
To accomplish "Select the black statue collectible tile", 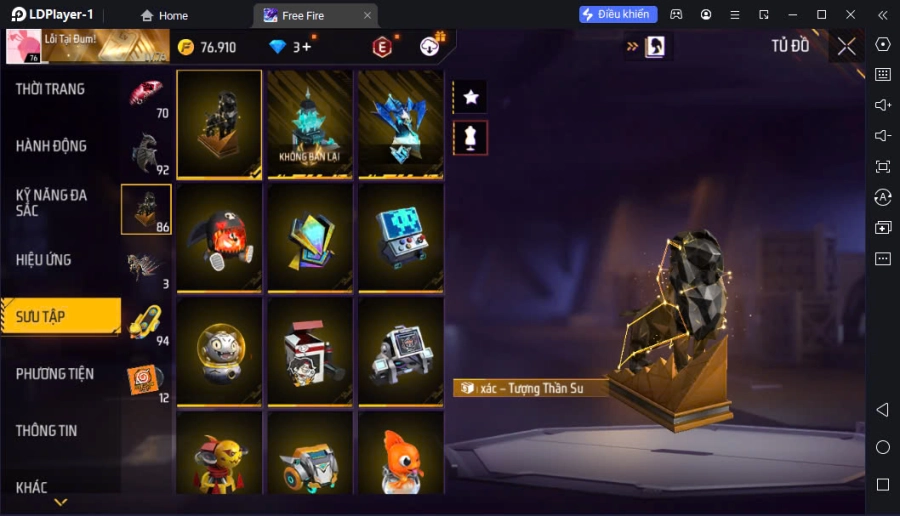I will click(220, 124).
